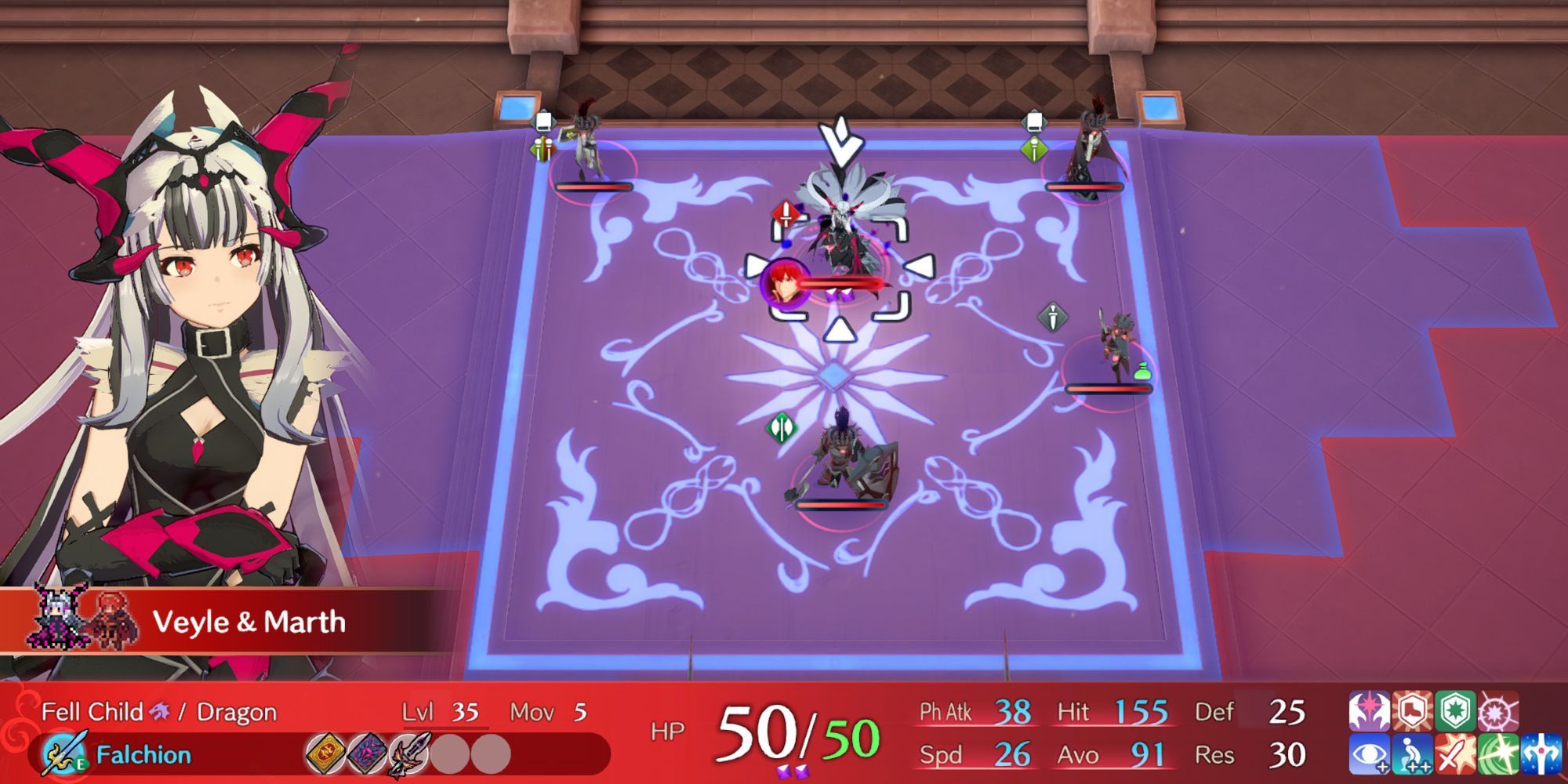Viewport: 1568px width, 784px height.
Task: Toggle the dragon type symbol next to Fell Child
Action: click(x=160, y=710)
